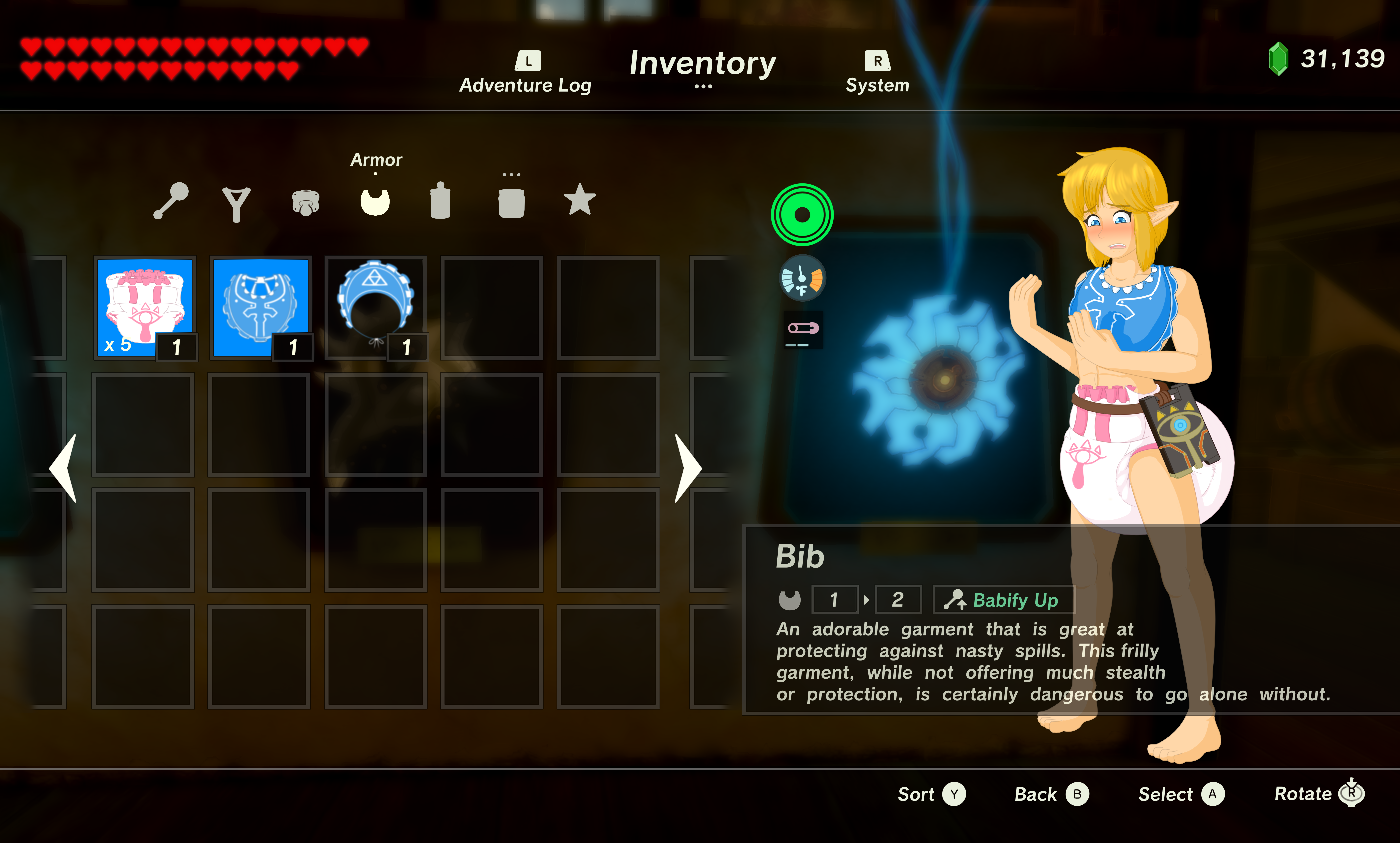The height and width of the screenshot is (843, 1400).
Task: Go to the previous inventory page arrow
Action: tap(64, 468)
